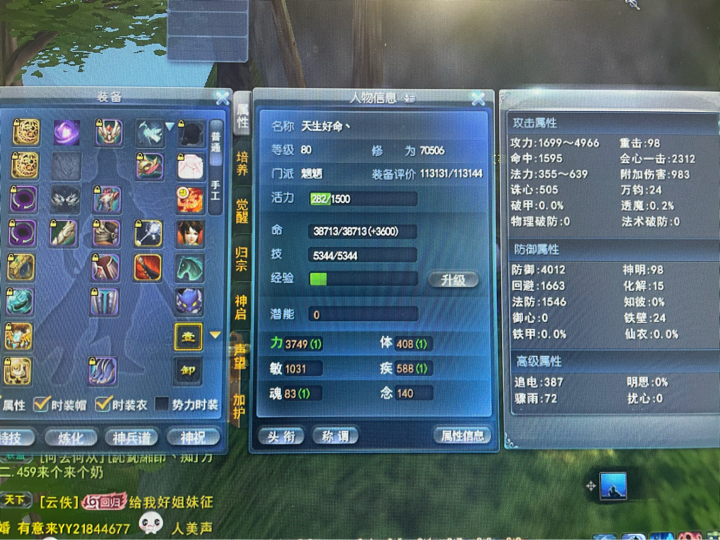Open the 头衔 rank menu
Screen dimensions: 720x540
[x=280, y=435]
